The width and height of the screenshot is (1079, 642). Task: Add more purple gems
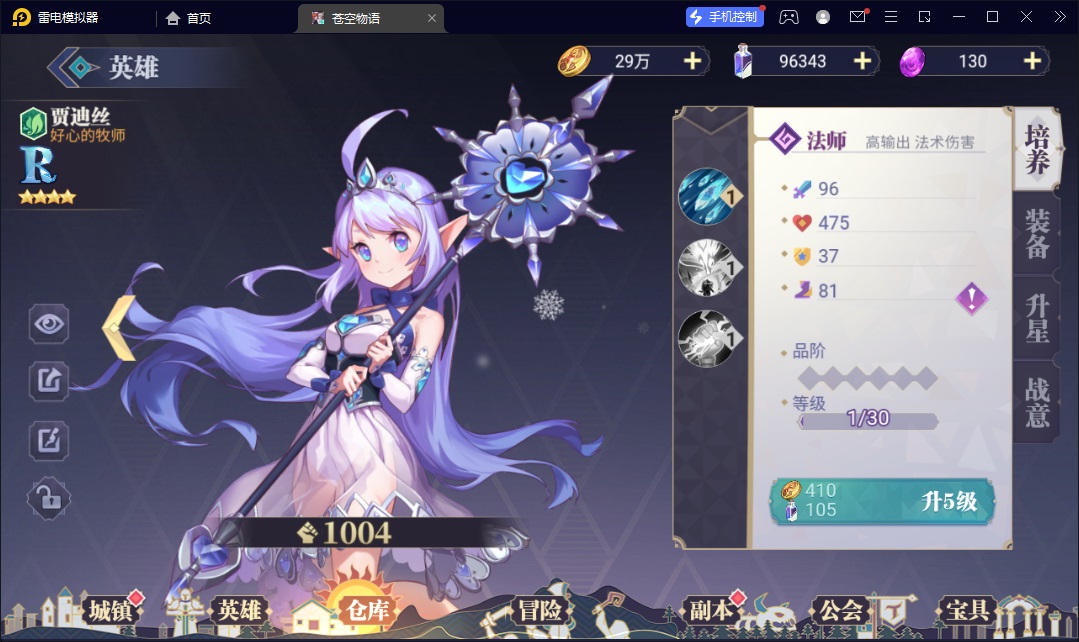1032,61
